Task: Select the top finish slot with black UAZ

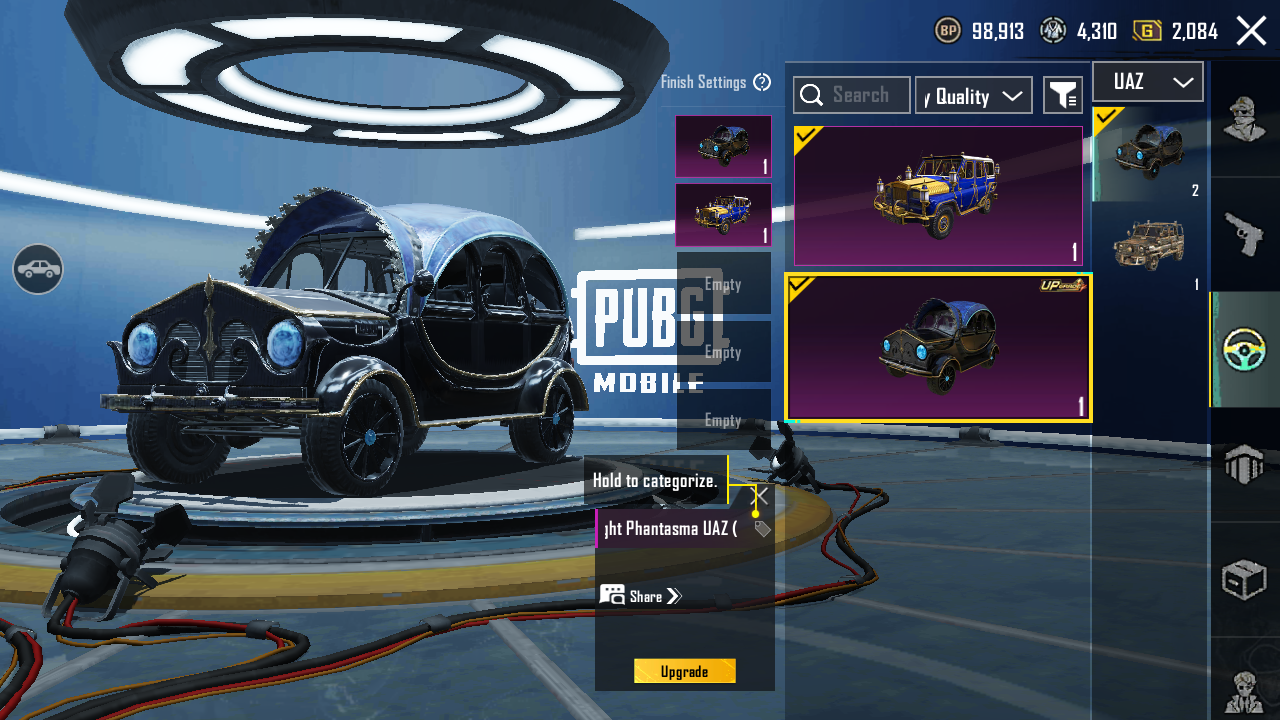Action: point(723,146)
